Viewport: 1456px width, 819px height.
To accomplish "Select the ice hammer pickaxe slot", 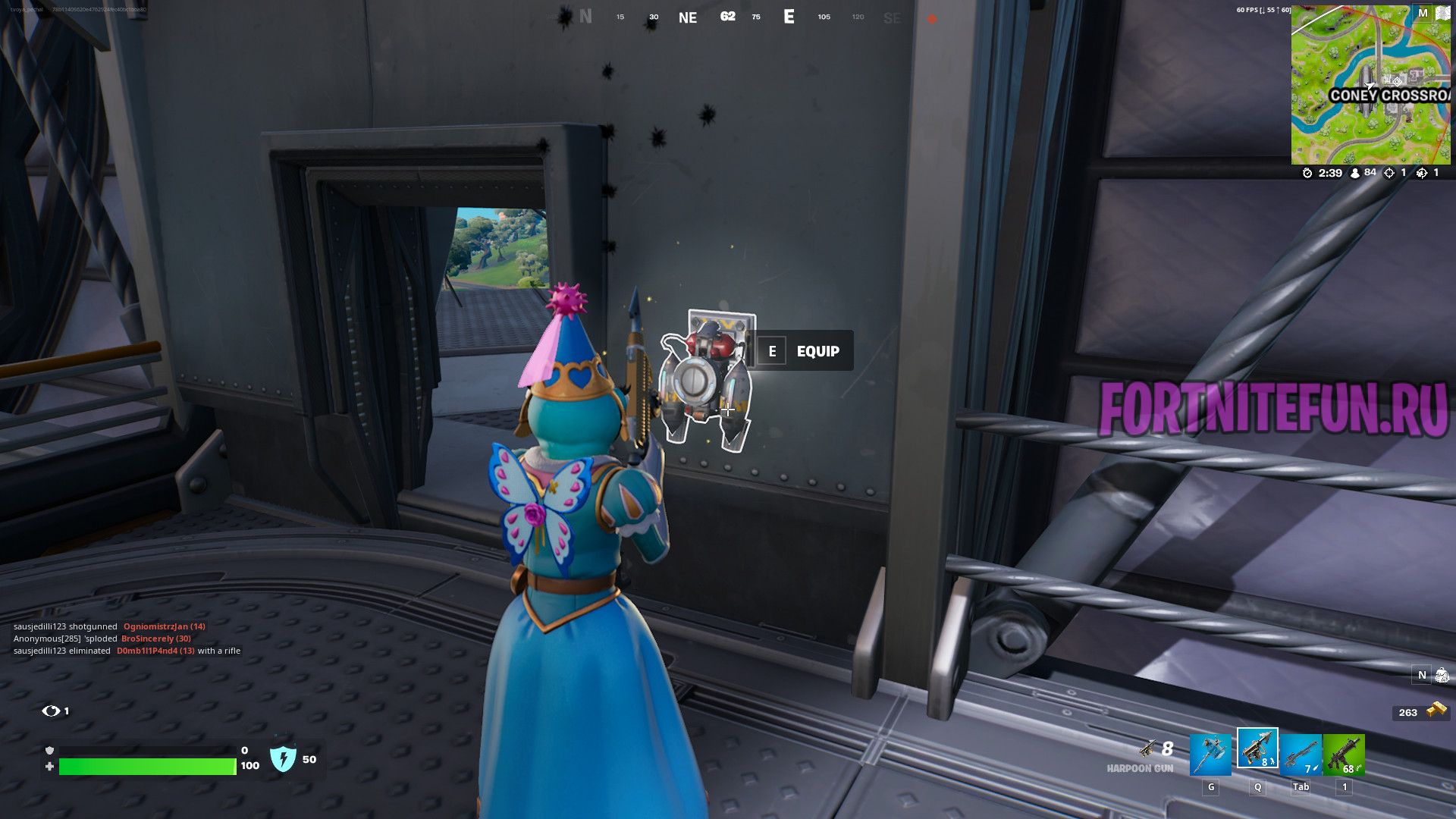I will coord(1210,755).
